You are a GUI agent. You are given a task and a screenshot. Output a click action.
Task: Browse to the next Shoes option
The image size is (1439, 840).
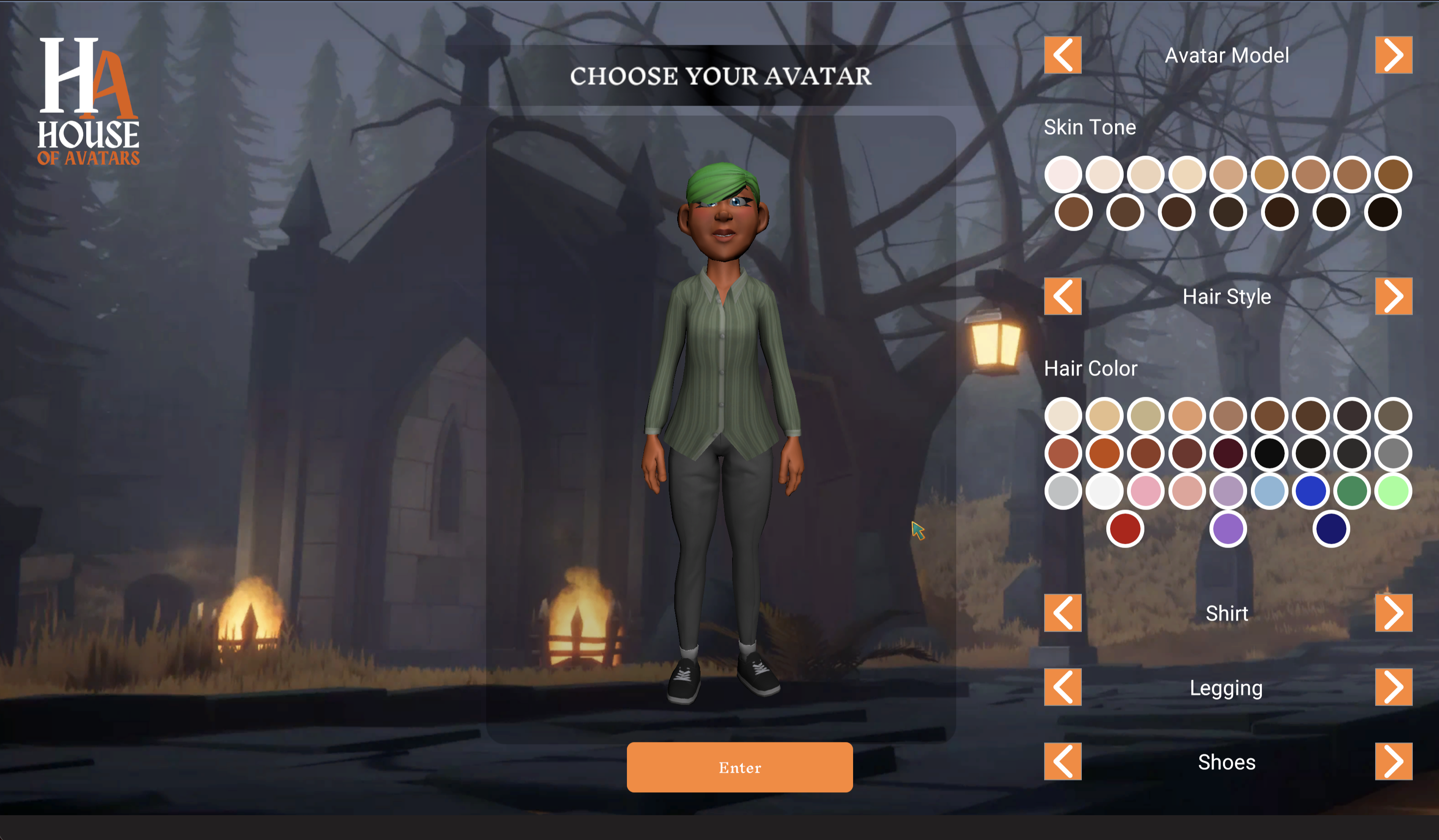[1394, 762]
